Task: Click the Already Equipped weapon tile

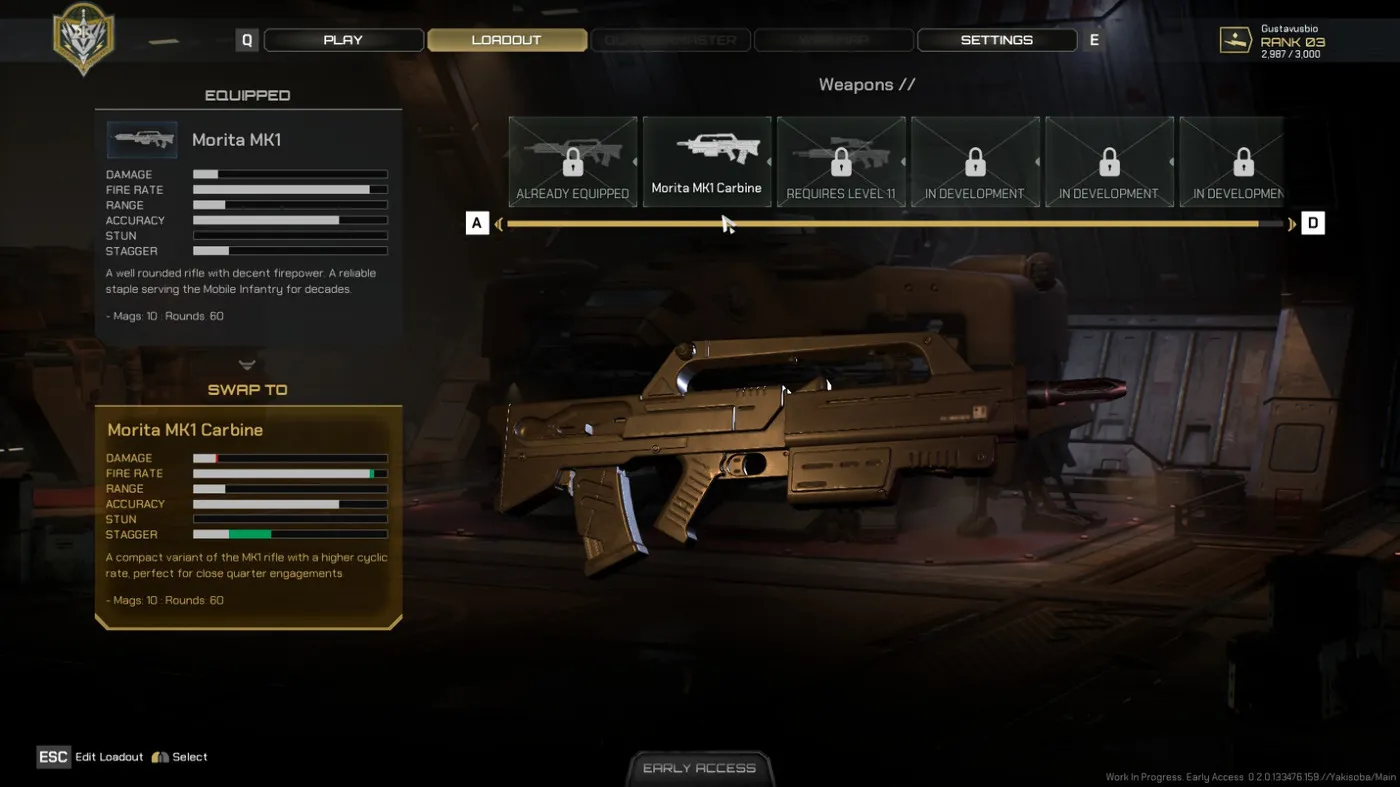Action: [x=572, y=161]
